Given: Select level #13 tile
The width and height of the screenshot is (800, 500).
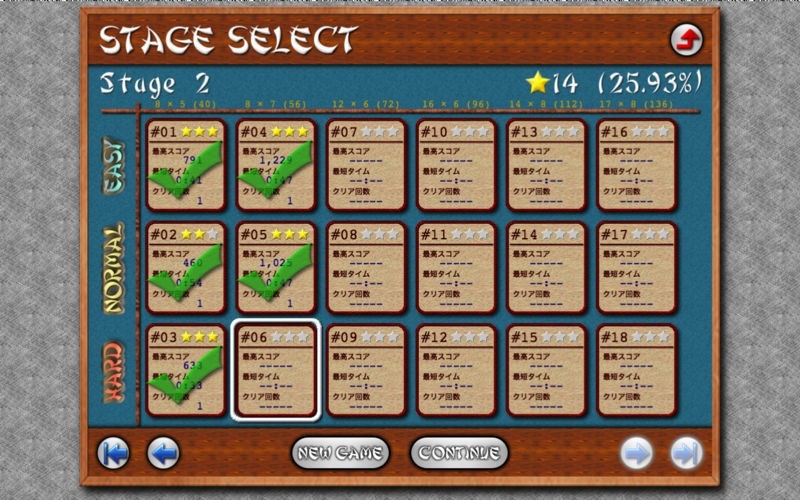Looking at the screenshot, I should click(x=546, y=165).
